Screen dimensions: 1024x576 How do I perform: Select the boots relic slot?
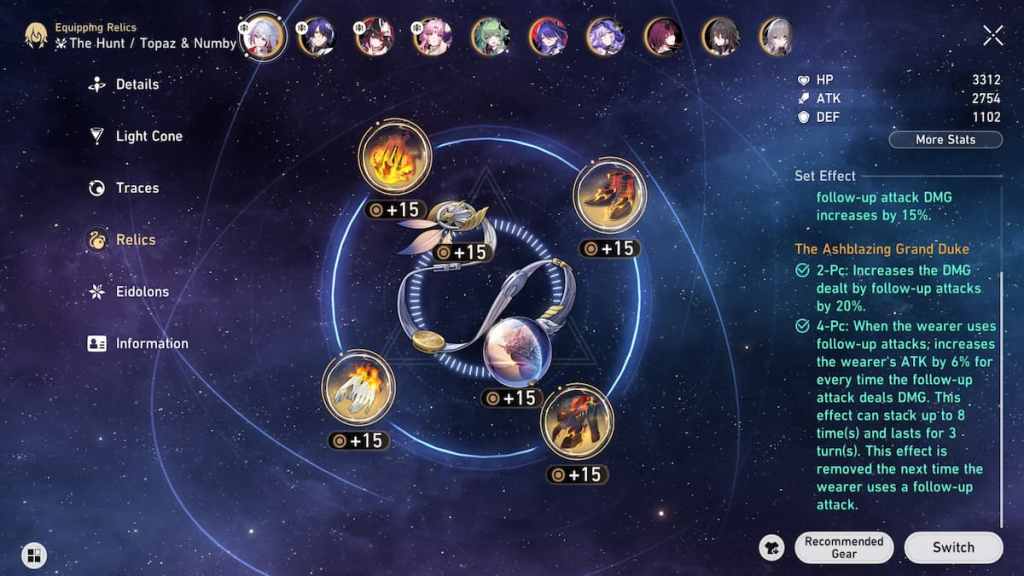tap(609, 194)
